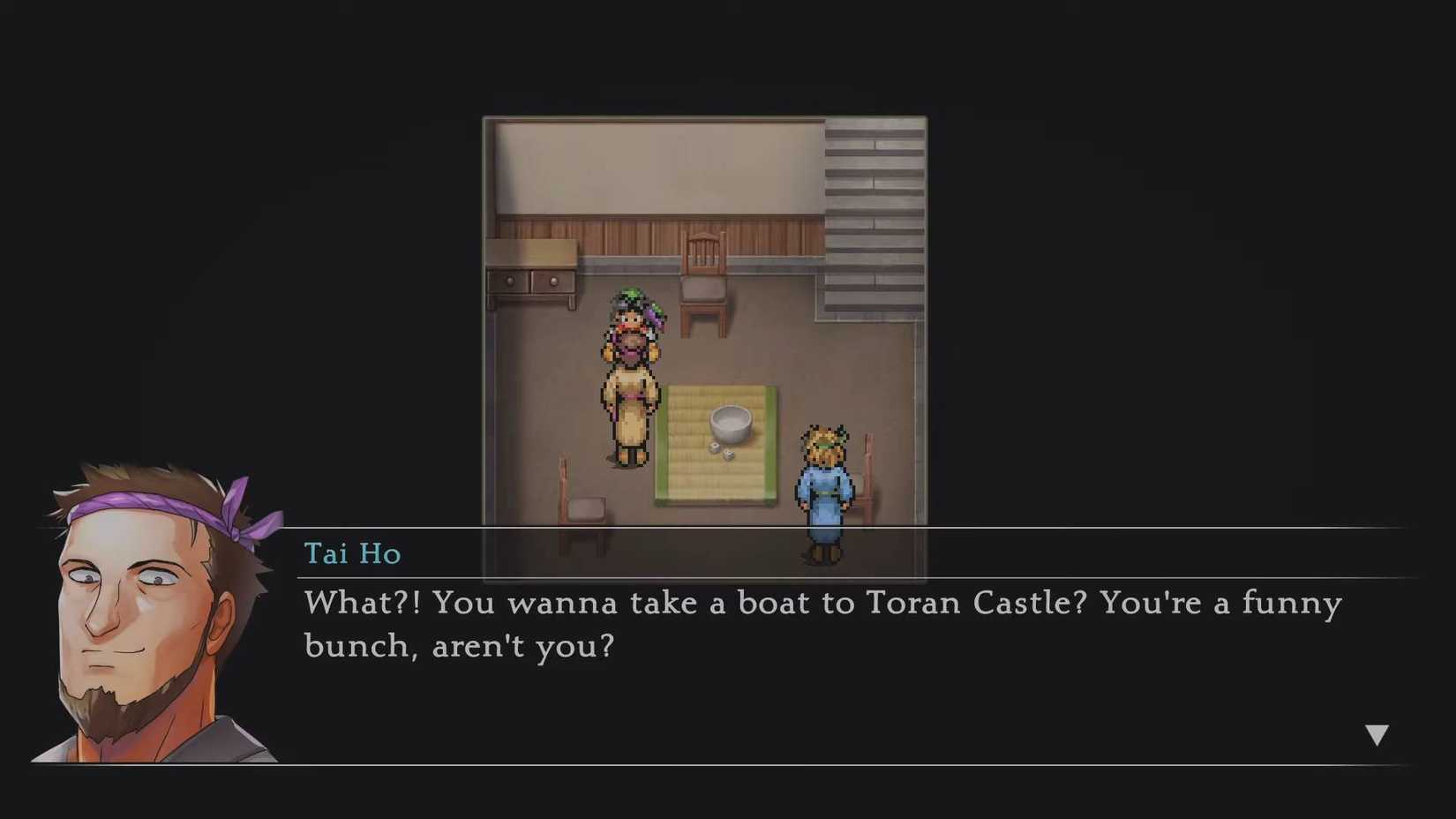Click the character in the yellow kimono
The width and height of the screenshot is (1456, 819).
pos(630,388)
